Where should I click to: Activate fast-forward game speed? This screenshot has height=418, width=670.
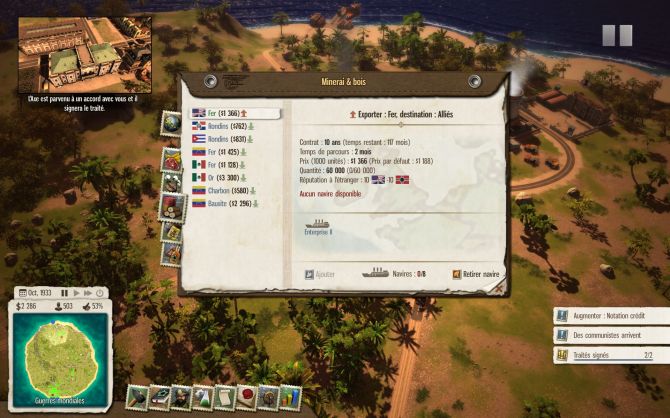[88, 293]
